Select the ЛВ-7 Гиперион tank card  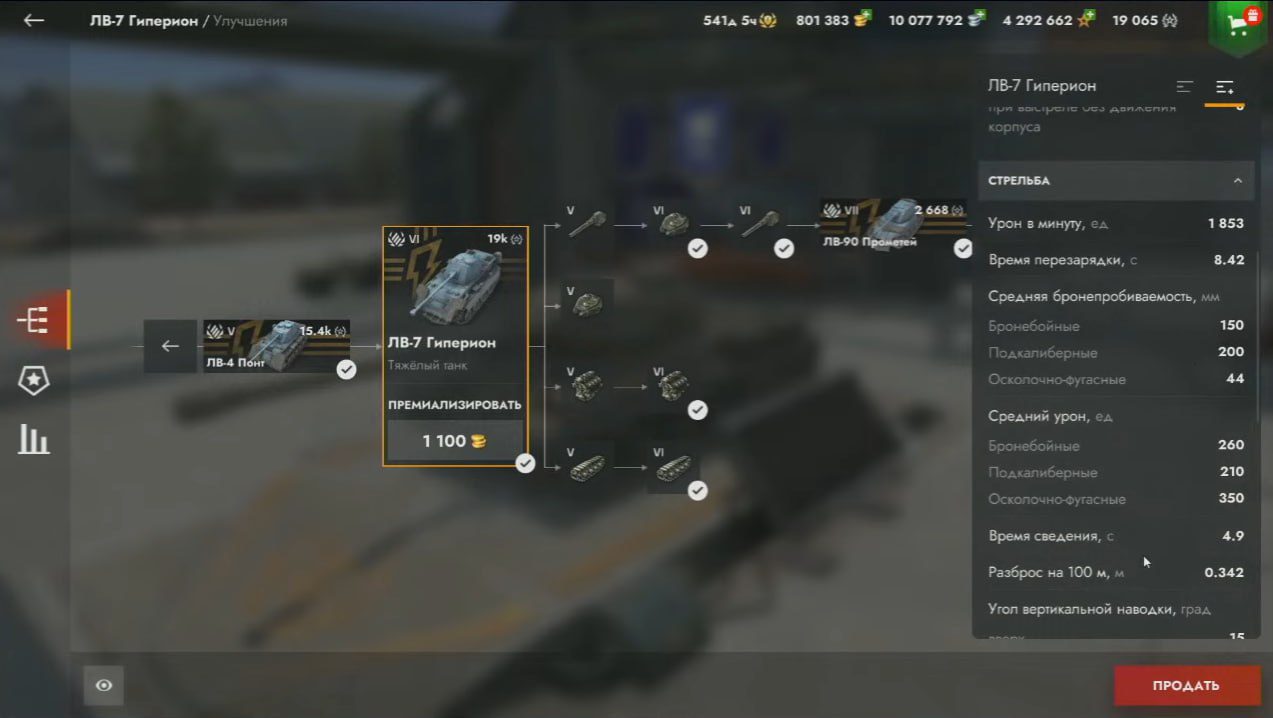[x=455, y=300]
